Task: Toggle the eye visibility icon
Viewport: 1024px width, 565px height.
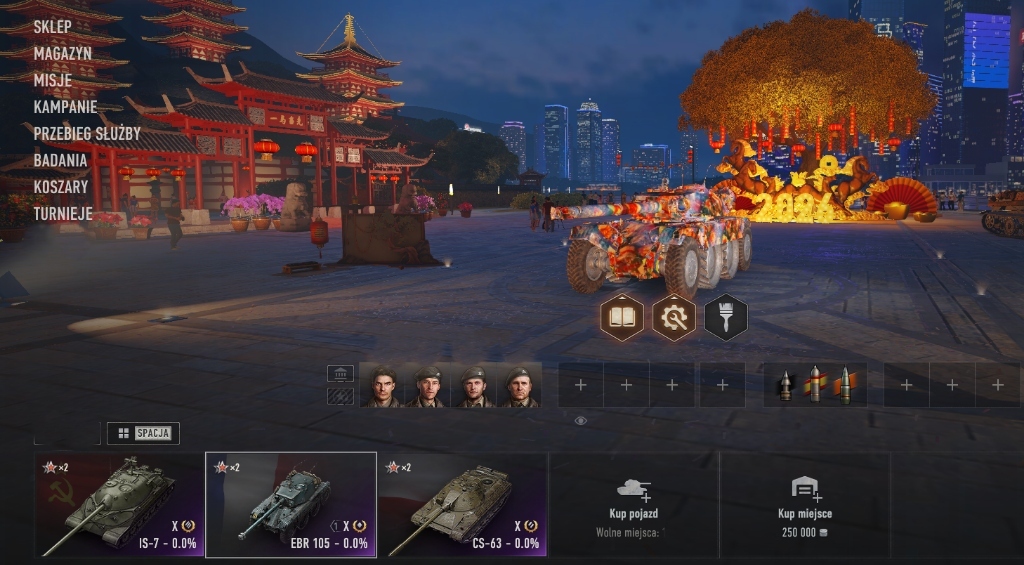Action: (x=581, y=421)
